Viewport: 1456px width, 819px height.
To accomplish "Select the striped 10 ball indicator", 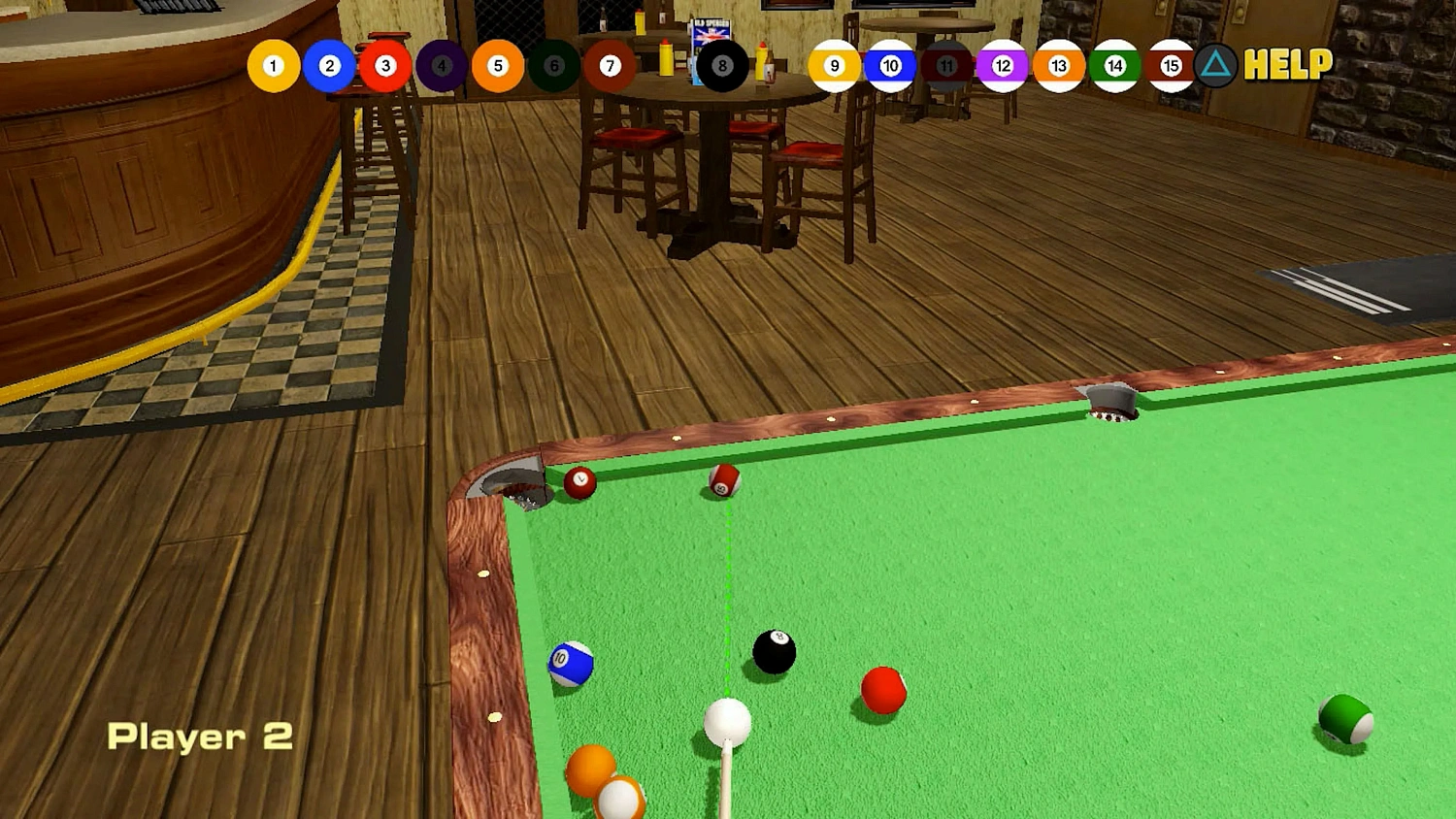I will point(889,65).
